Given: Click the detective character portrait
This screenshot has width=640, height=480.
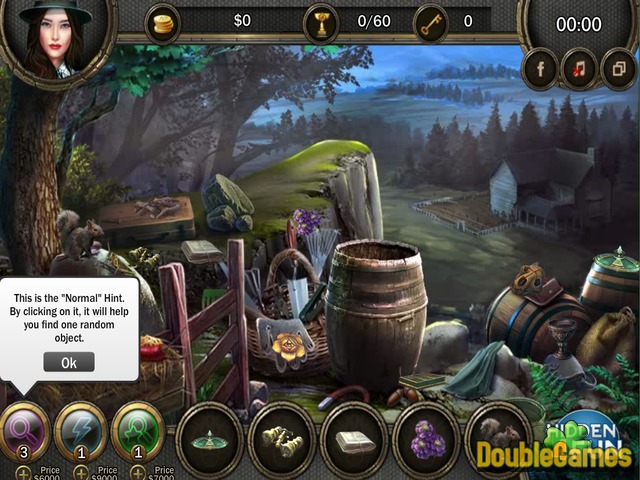Looking at the screenshot, I should click(x=45, y=38).
